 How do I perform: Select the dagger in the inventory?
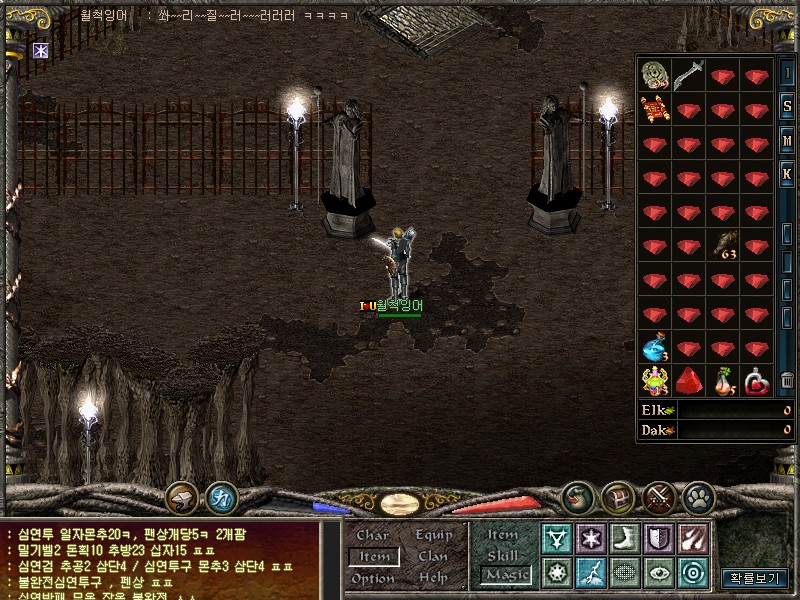click(688, 75)
